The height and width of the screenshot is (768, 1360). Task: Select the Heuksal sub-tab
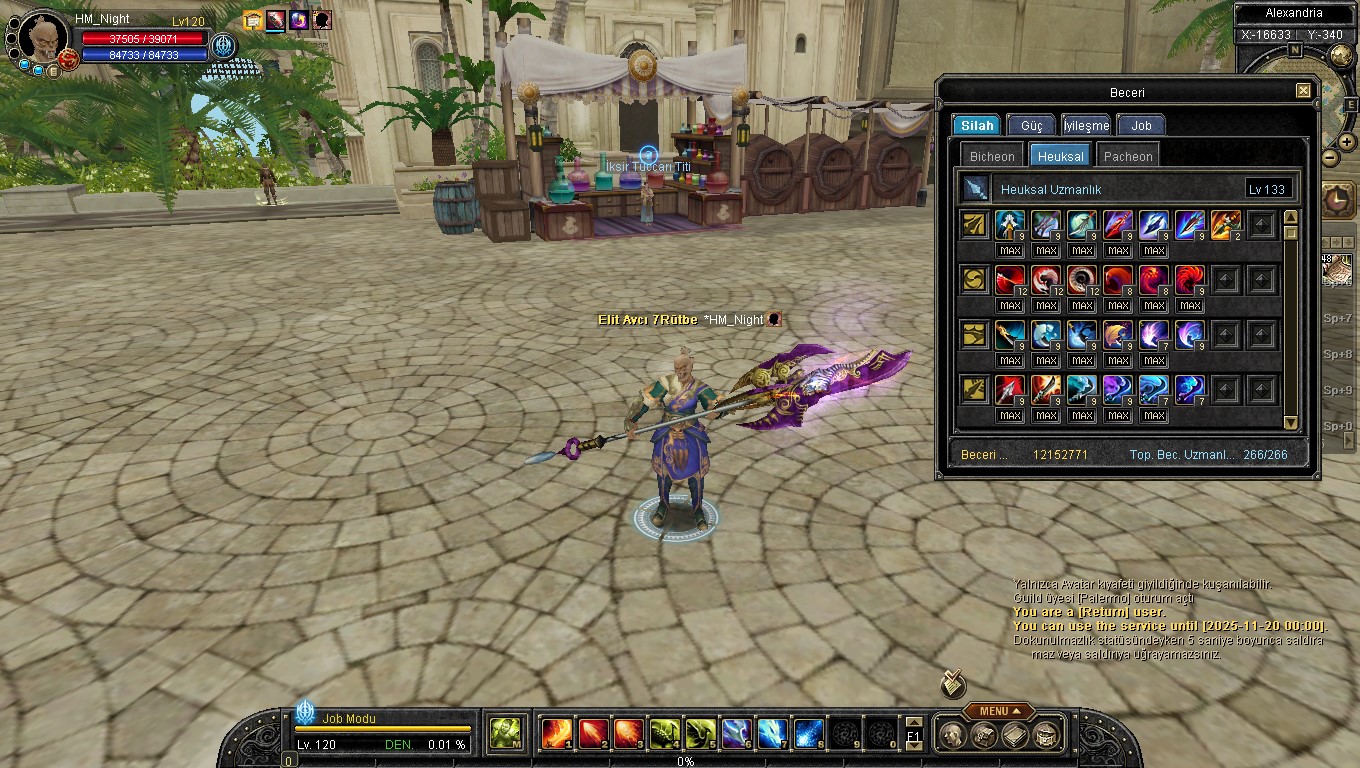point(1060,156)
